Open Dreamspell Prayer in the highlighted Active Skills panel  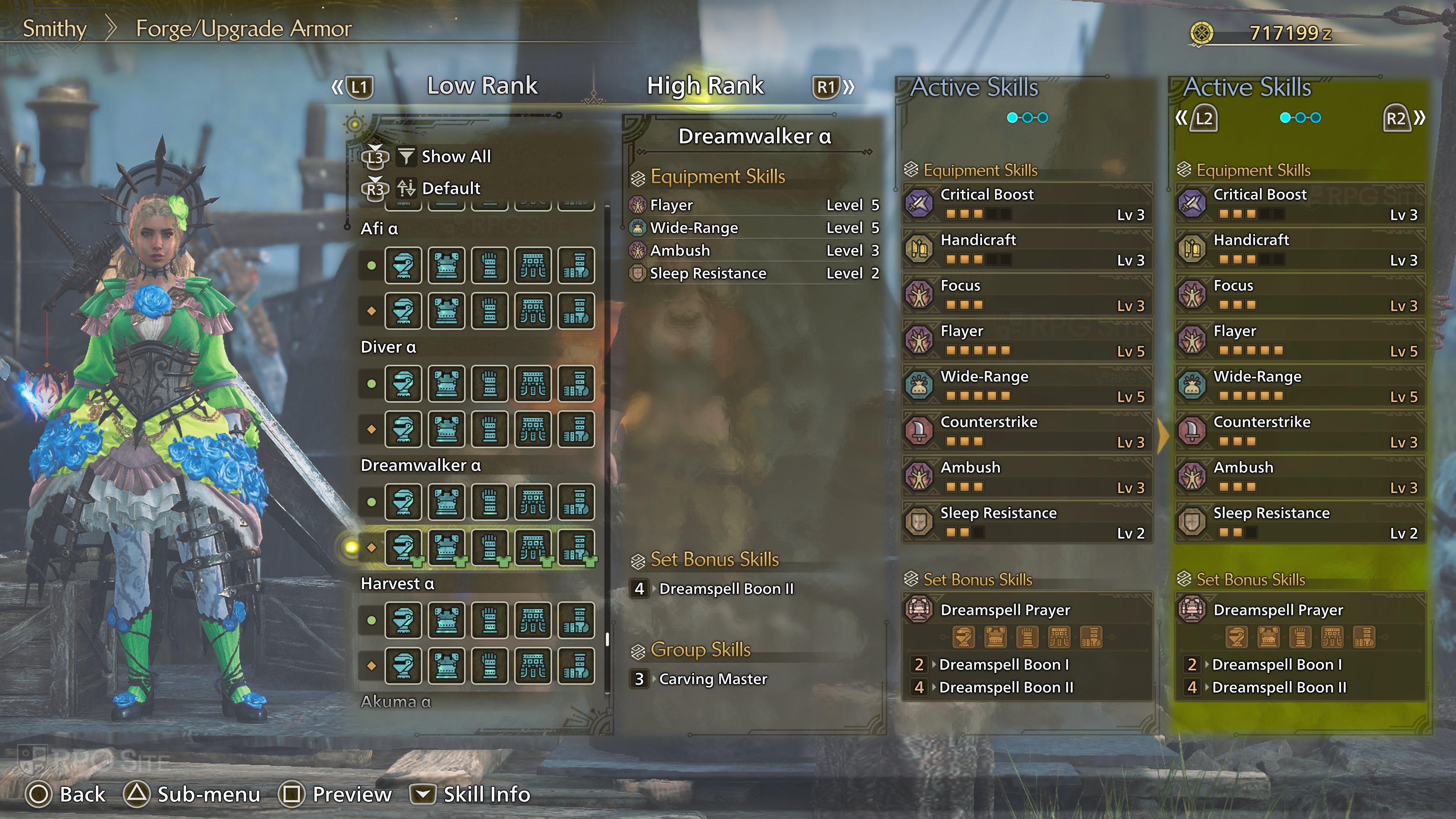tap(1300, 610)
